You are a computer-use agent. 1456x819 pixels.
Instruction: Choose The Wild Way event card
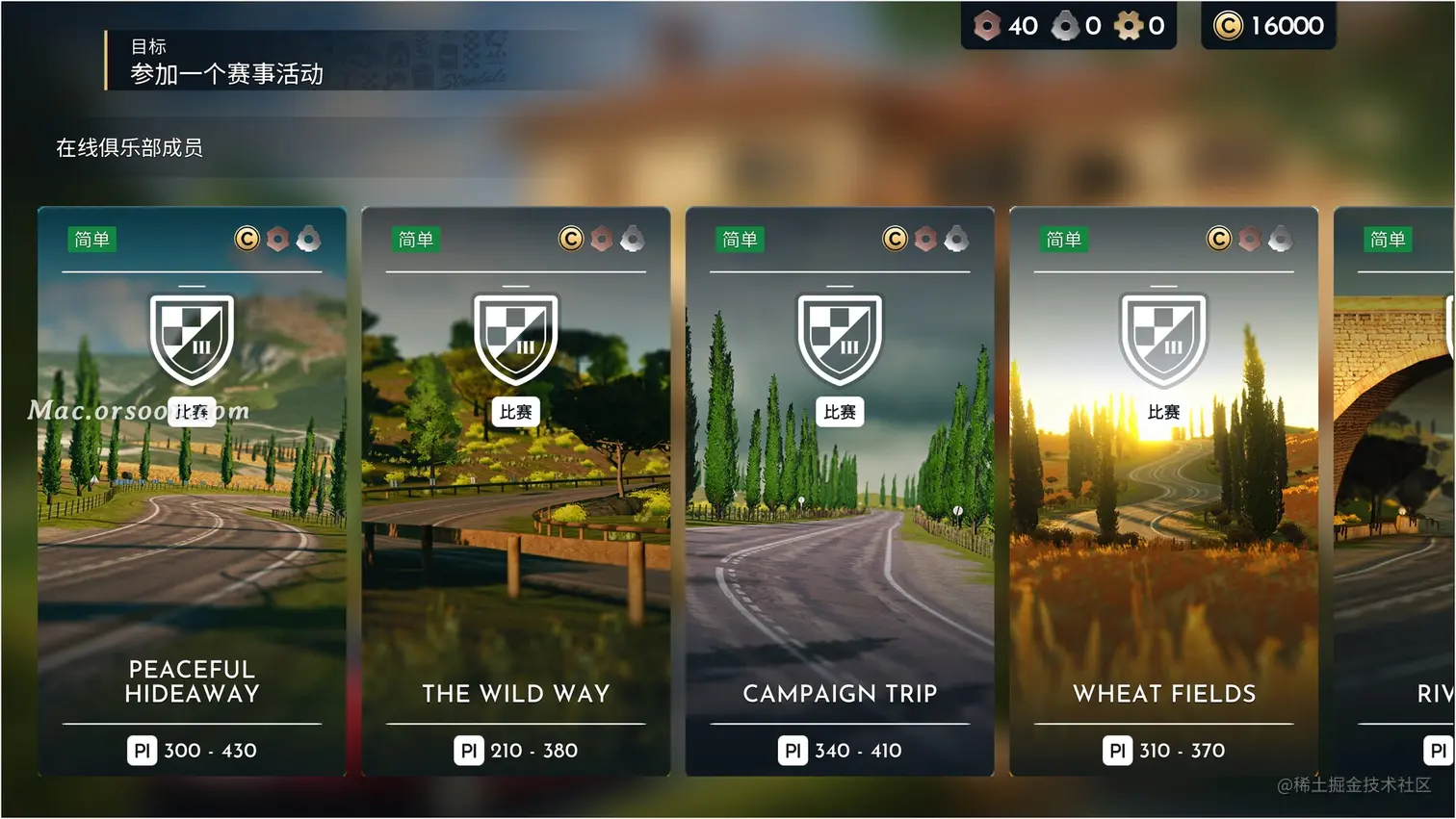pyautogui.click(x=515, y=491)
